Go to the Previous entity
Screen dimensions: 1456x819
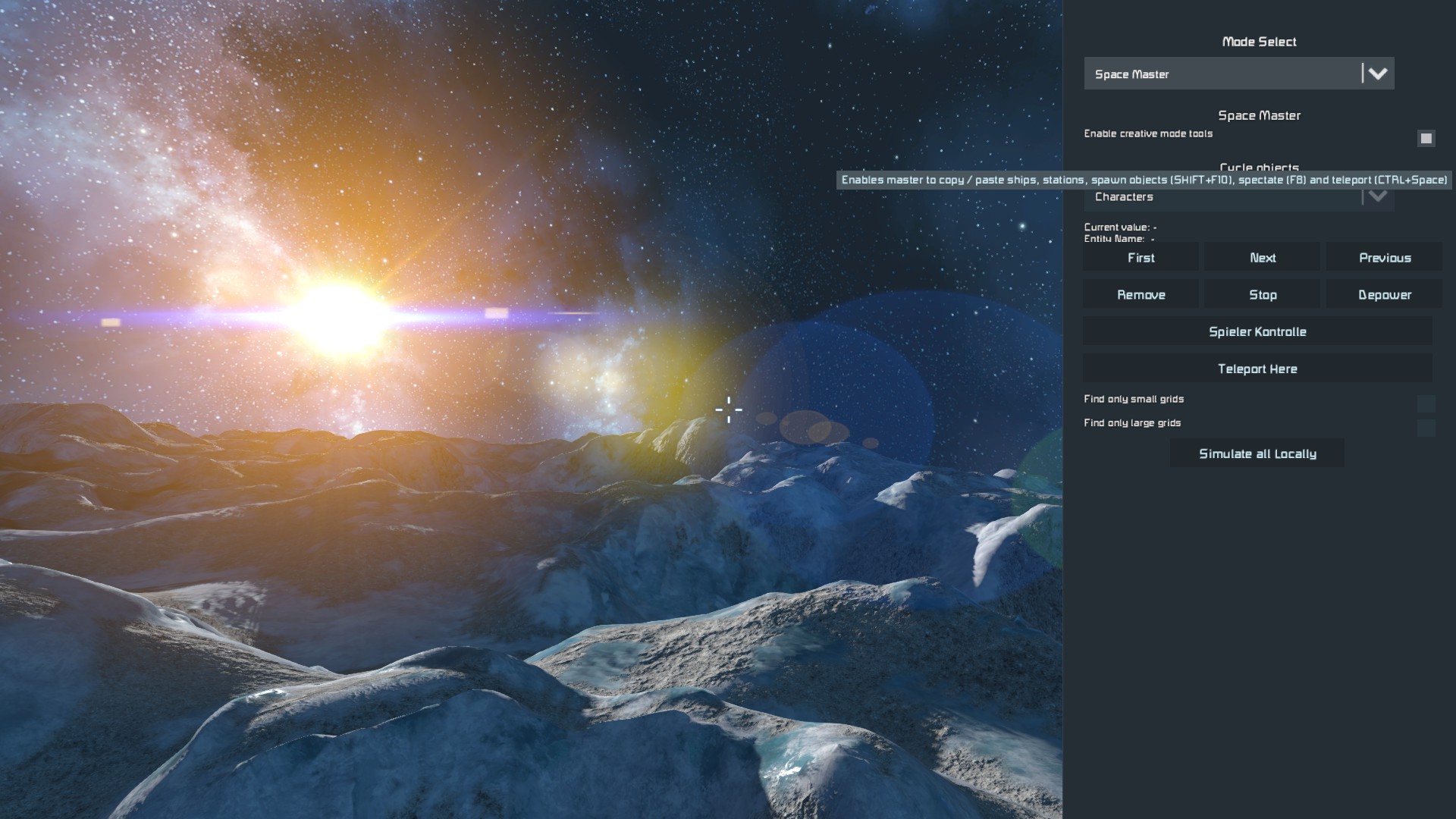pyautogui.click(x=1384, y=258)
